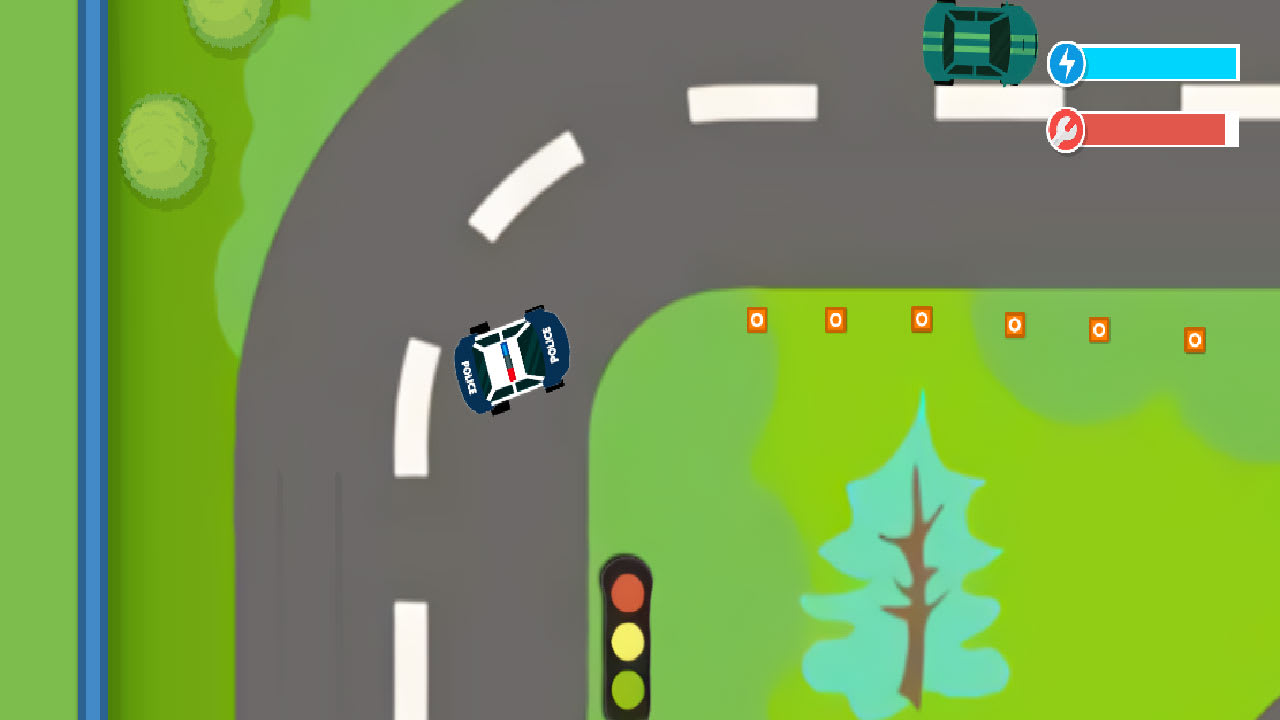Viewport: 1280px width, 720px height.
Task: Toggle the yellow traffic light
Action: (x=628, y=640)
